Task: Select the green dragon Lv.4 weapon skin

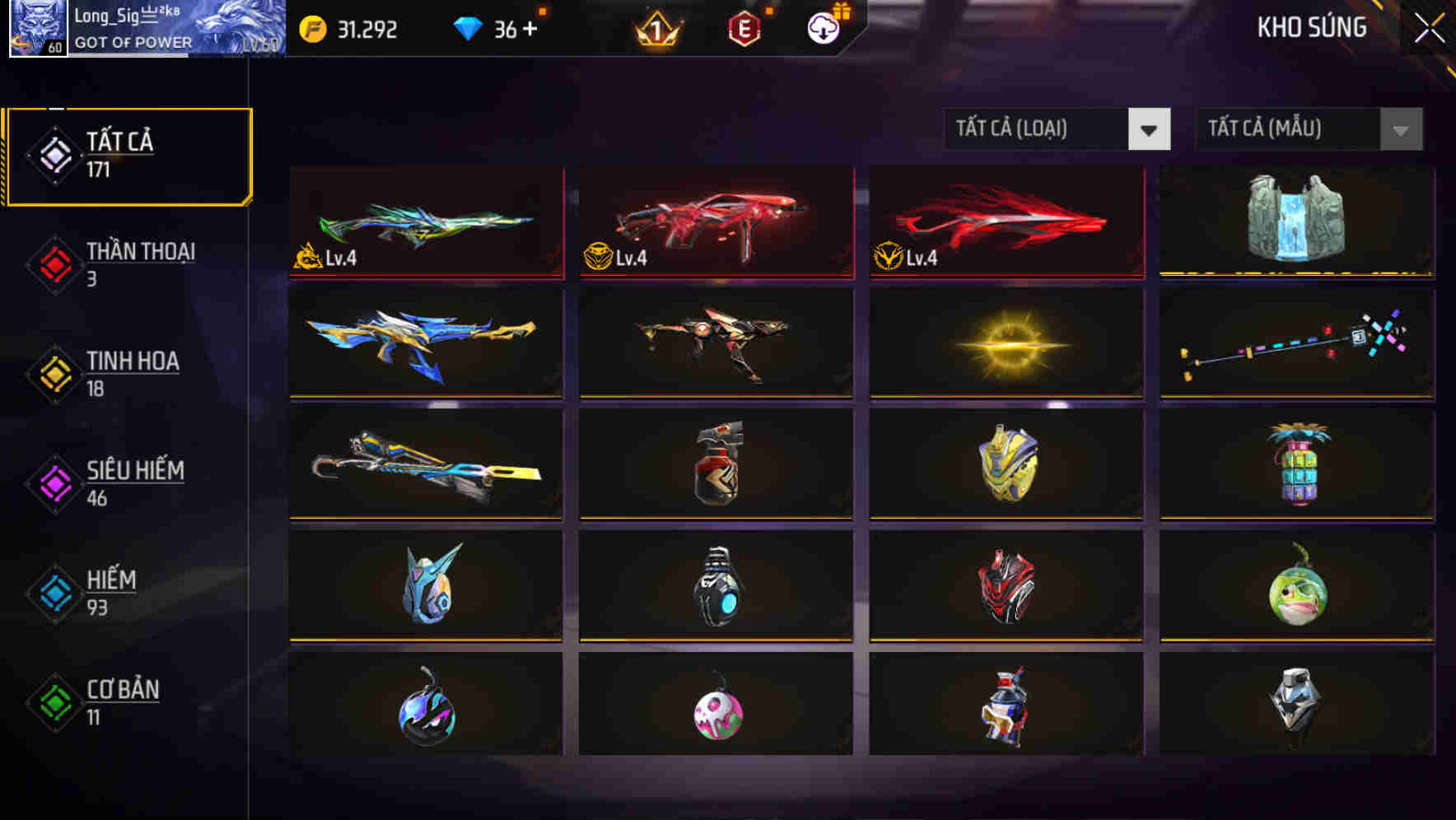Action: tap(425, 221)
